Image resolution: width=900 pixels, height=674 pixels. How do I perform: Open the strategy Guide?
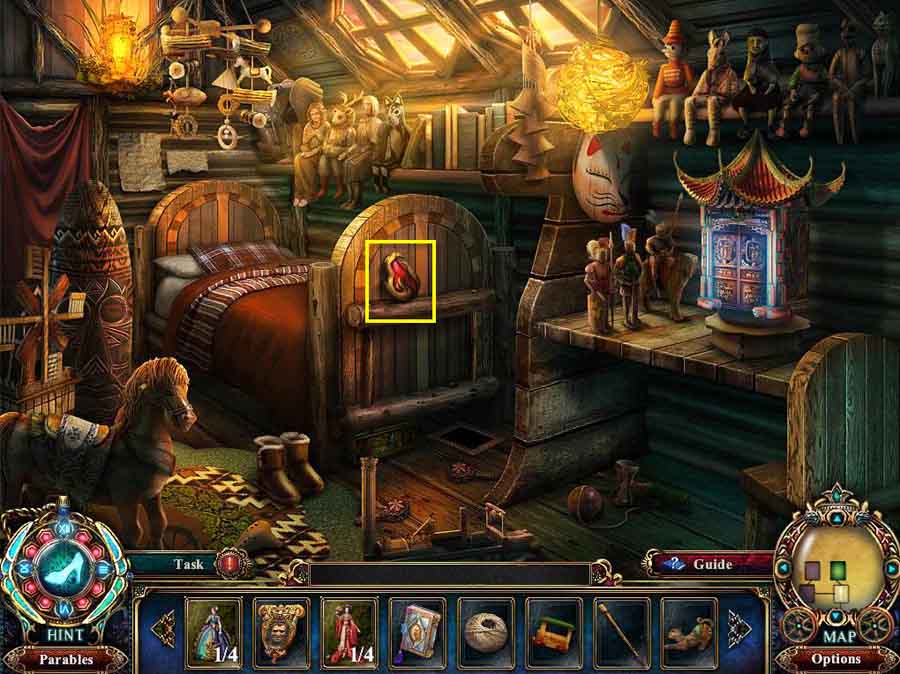(713, 564)
